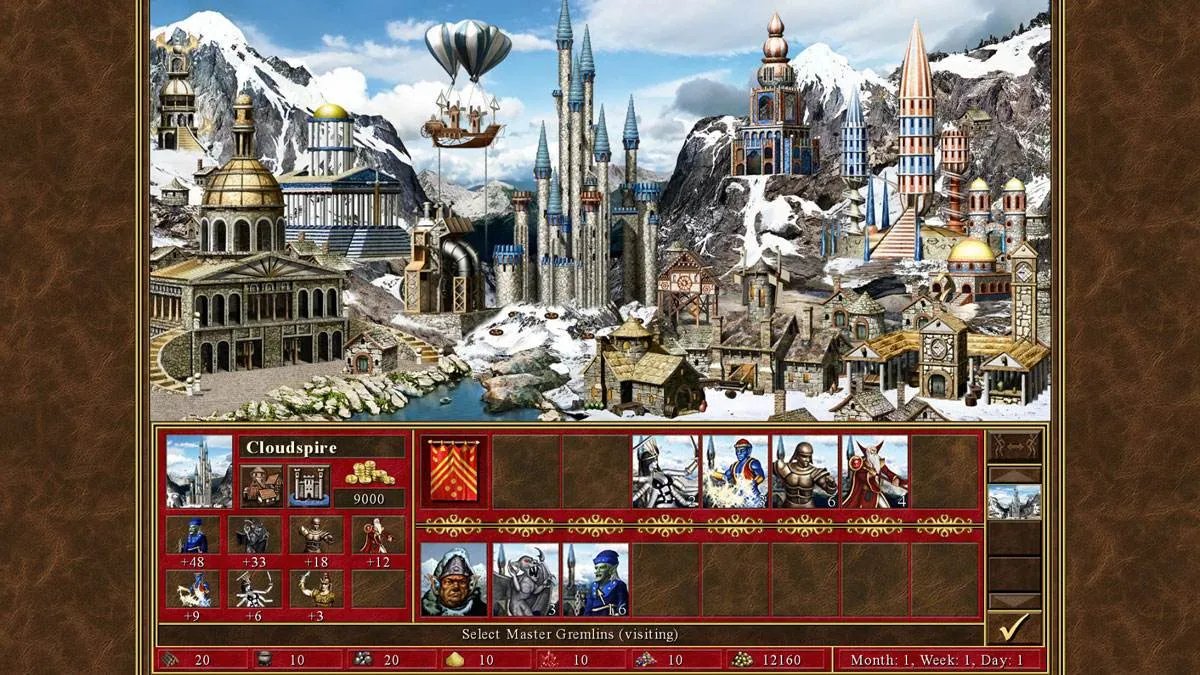Exit town with the checkmark button
This screenshot has width=1200, height=675.
point(1014,628)
